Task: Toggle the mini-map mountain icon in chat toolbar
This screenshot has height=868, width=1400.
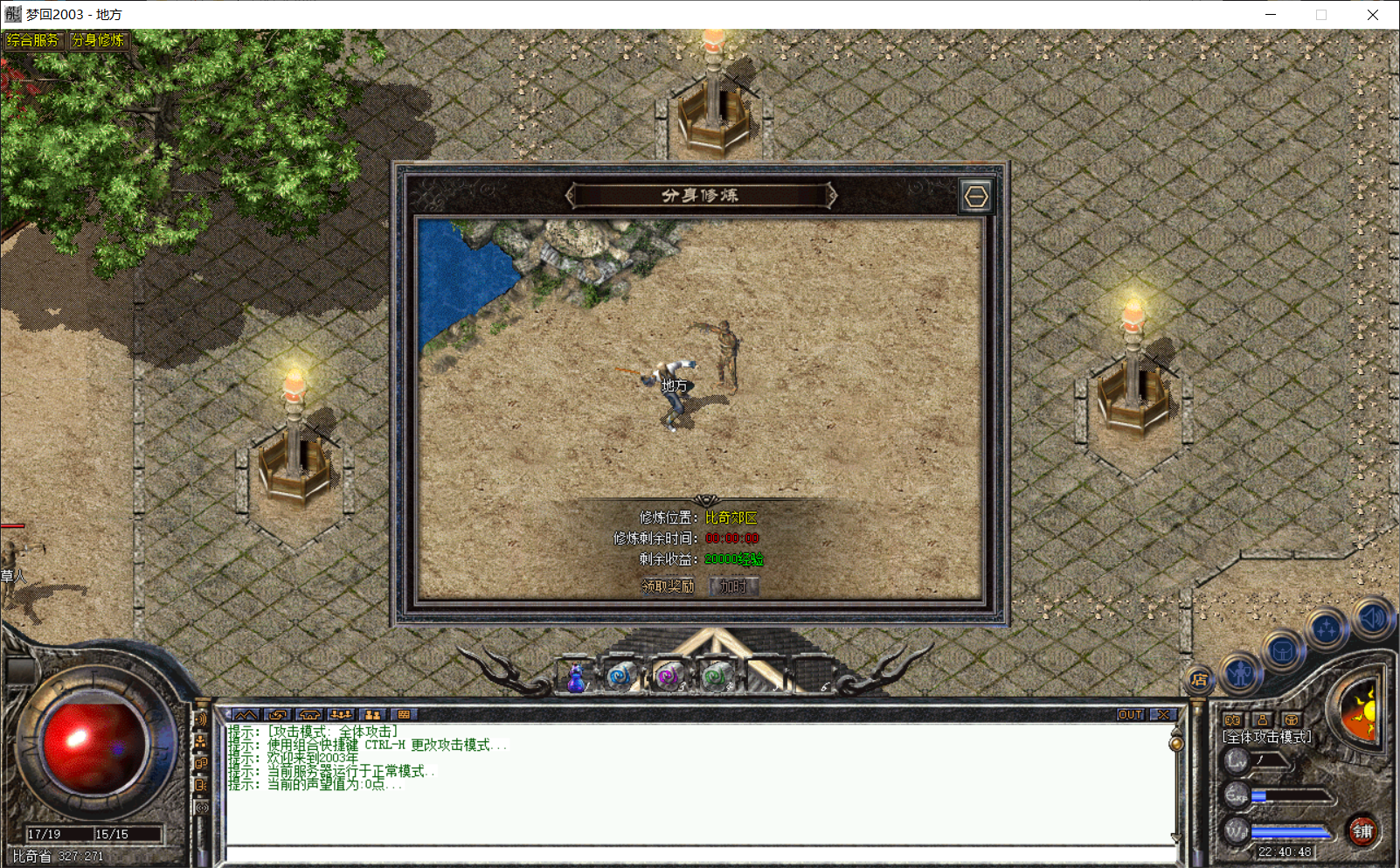Action: click(246, 714)
